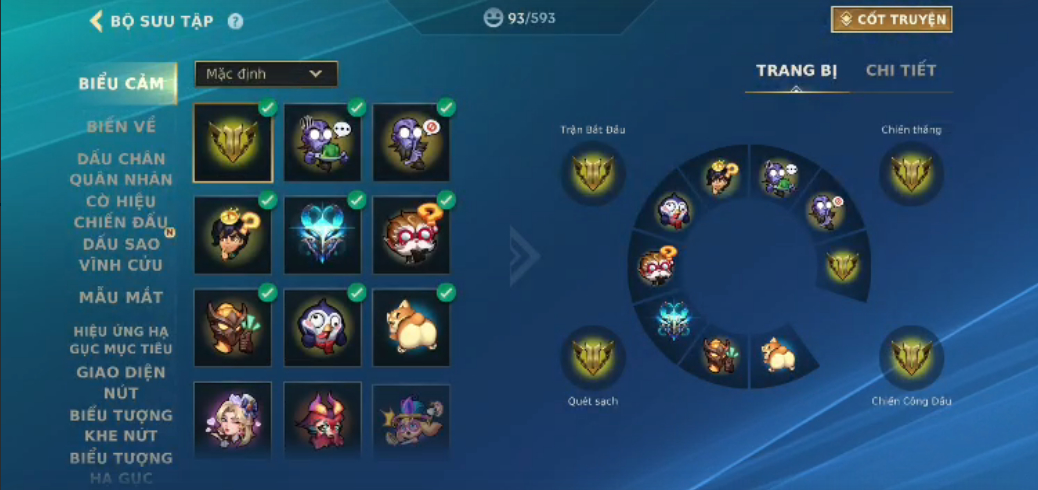
Task: Open the Biến Về category
Action: [121, 126]
